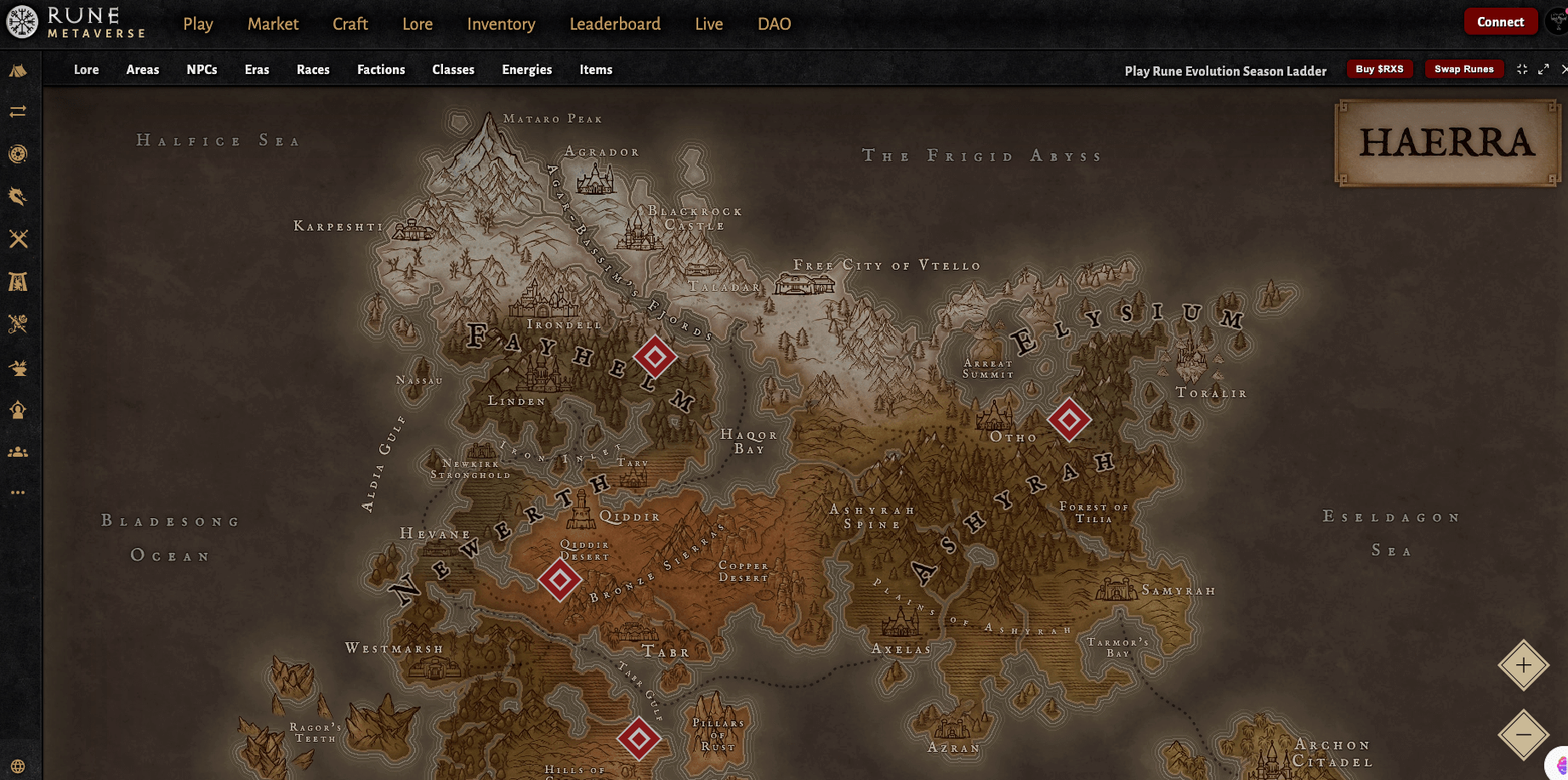Open the Craft section
This screenshot has width=1568, height=780.
coord(350,24)
